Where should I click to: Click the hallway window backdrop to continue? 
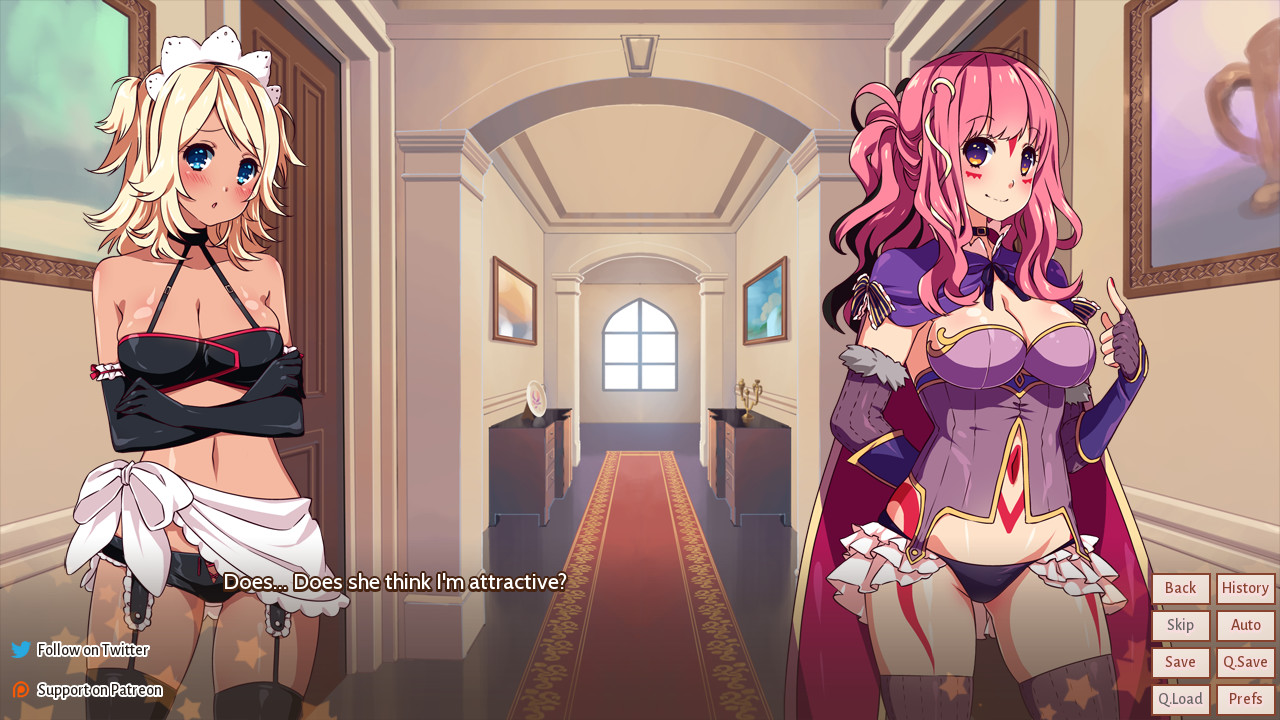(x=636, y=345)
